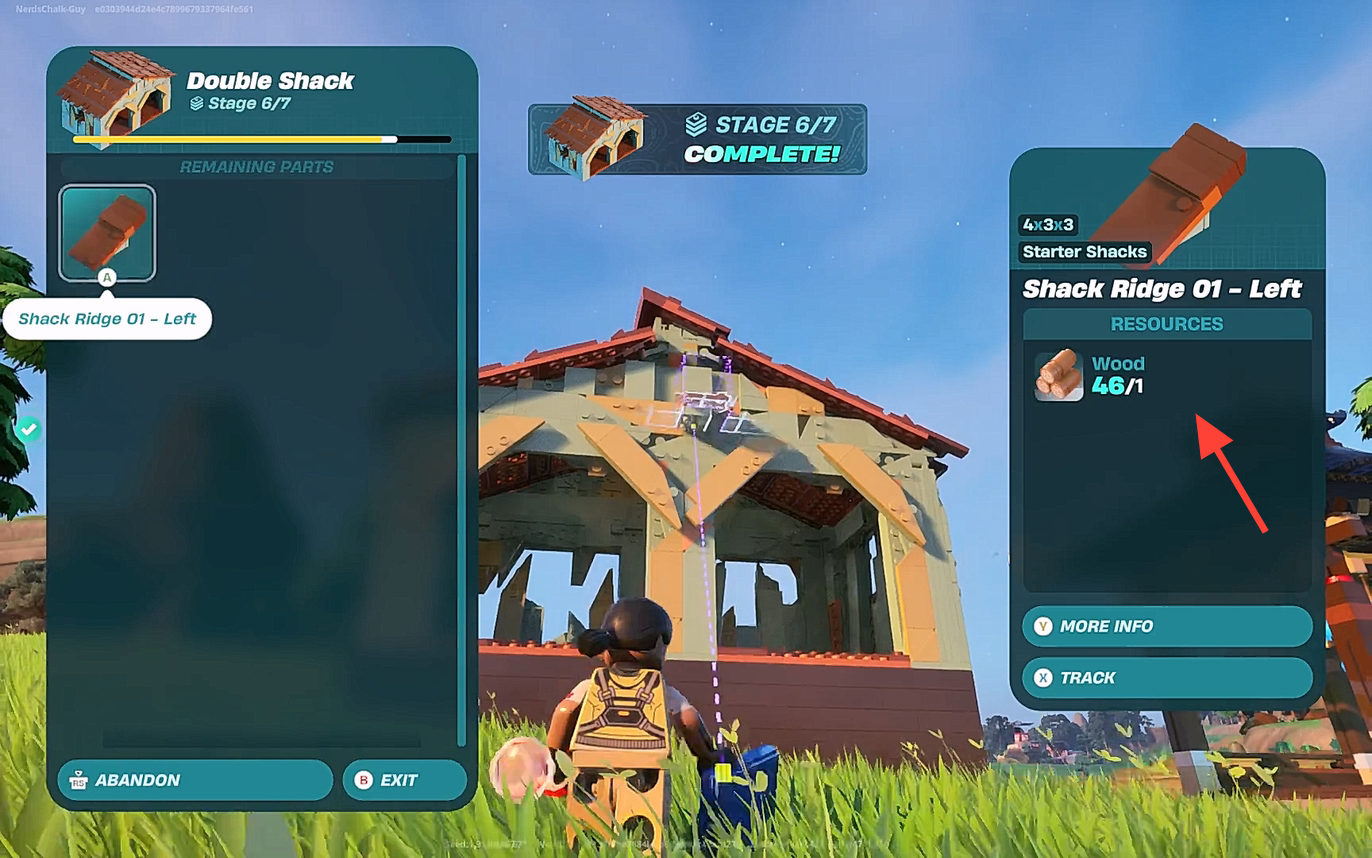This screenshot has width=1372, height=858.
Task: Click the Wood resource entry
Action: click(1090, 375)
